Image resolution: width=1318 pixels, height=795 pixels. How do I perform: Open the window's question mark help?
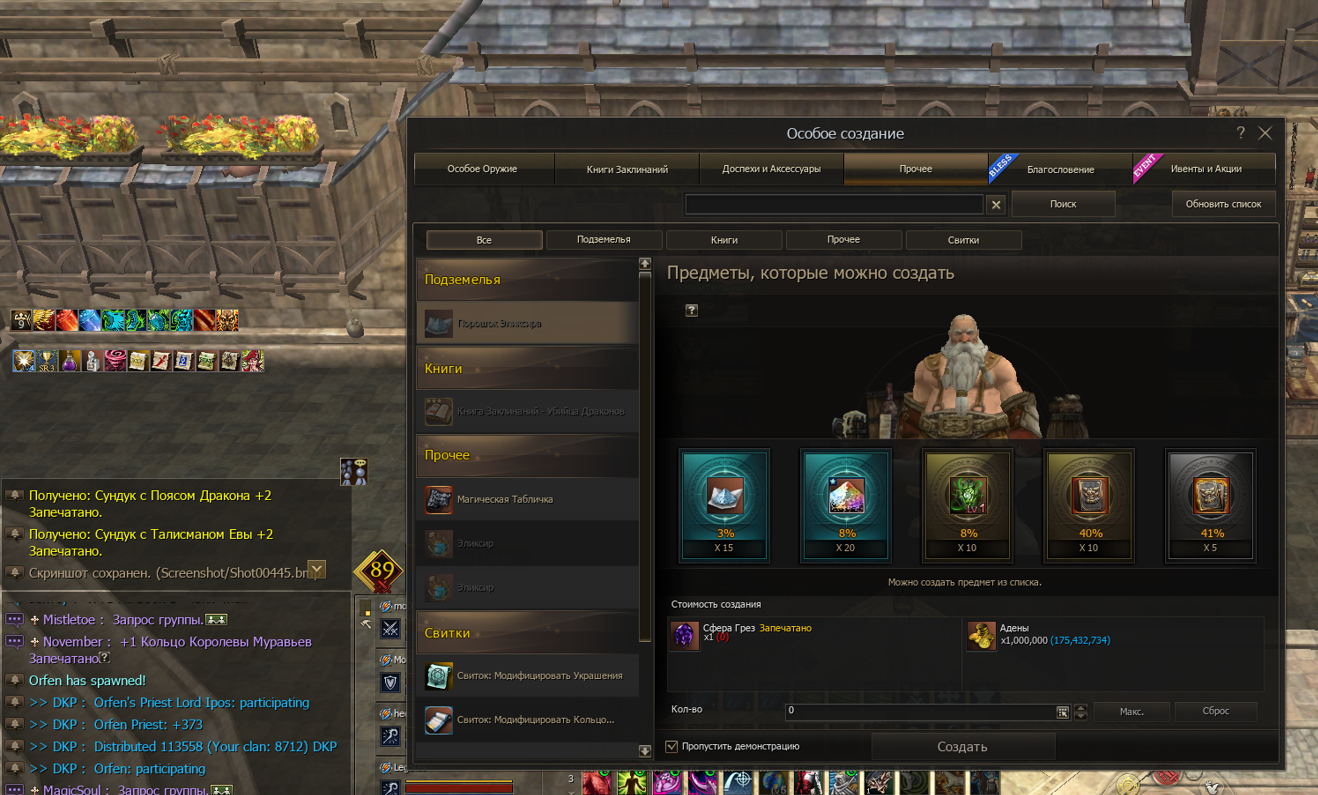(x=1241, y=133)
